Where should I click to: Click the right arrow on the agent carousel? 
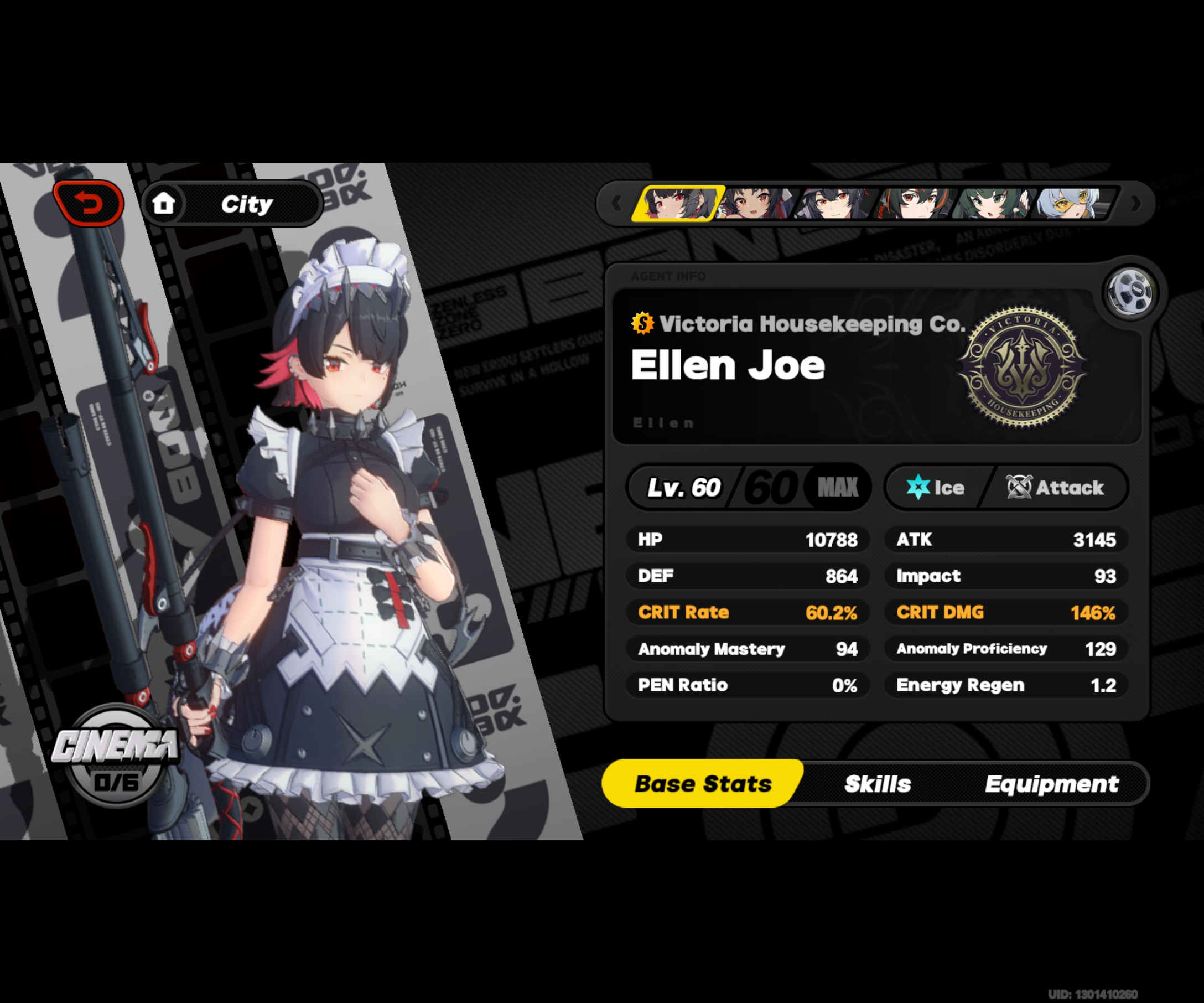[1137, 205]
